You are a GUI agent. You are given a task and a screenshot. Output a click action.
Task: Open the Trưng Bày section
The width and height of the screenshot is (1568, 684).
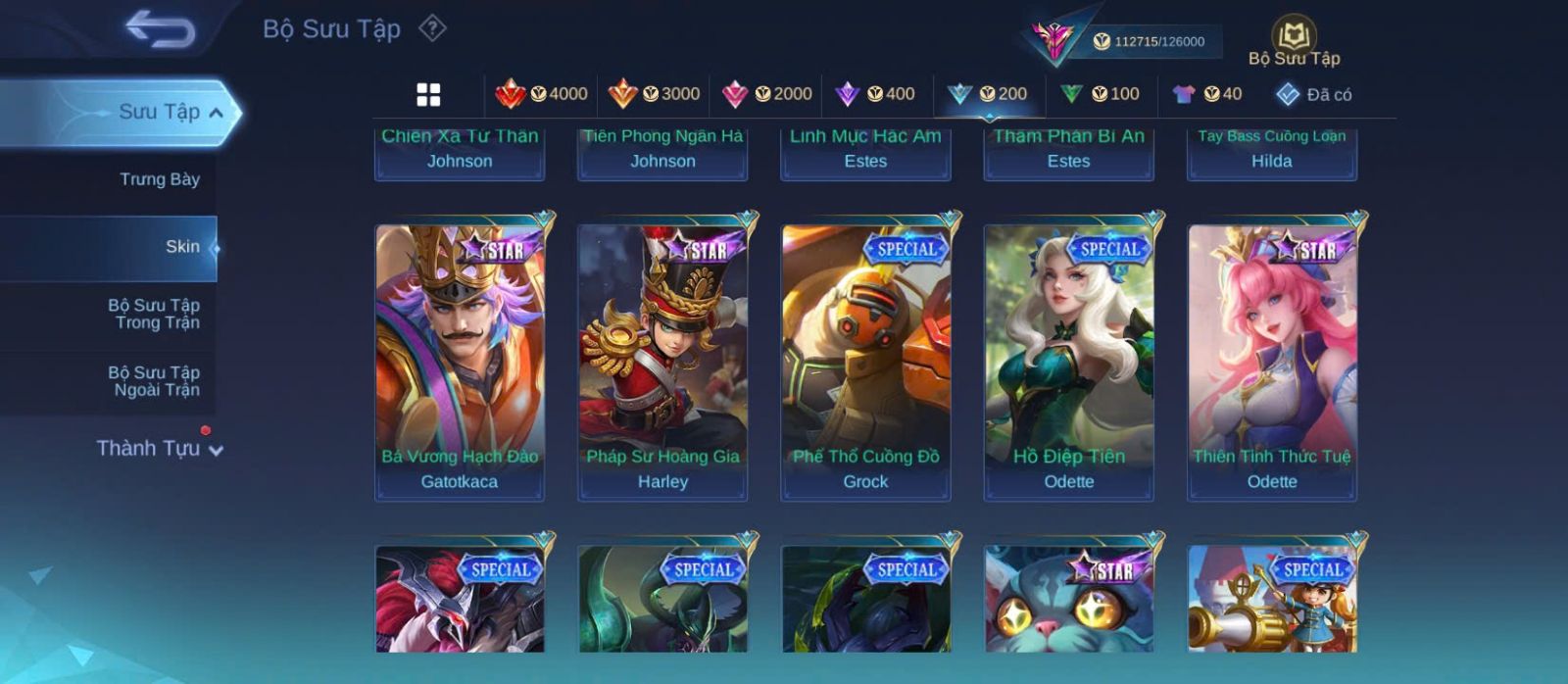coord(159,179)
